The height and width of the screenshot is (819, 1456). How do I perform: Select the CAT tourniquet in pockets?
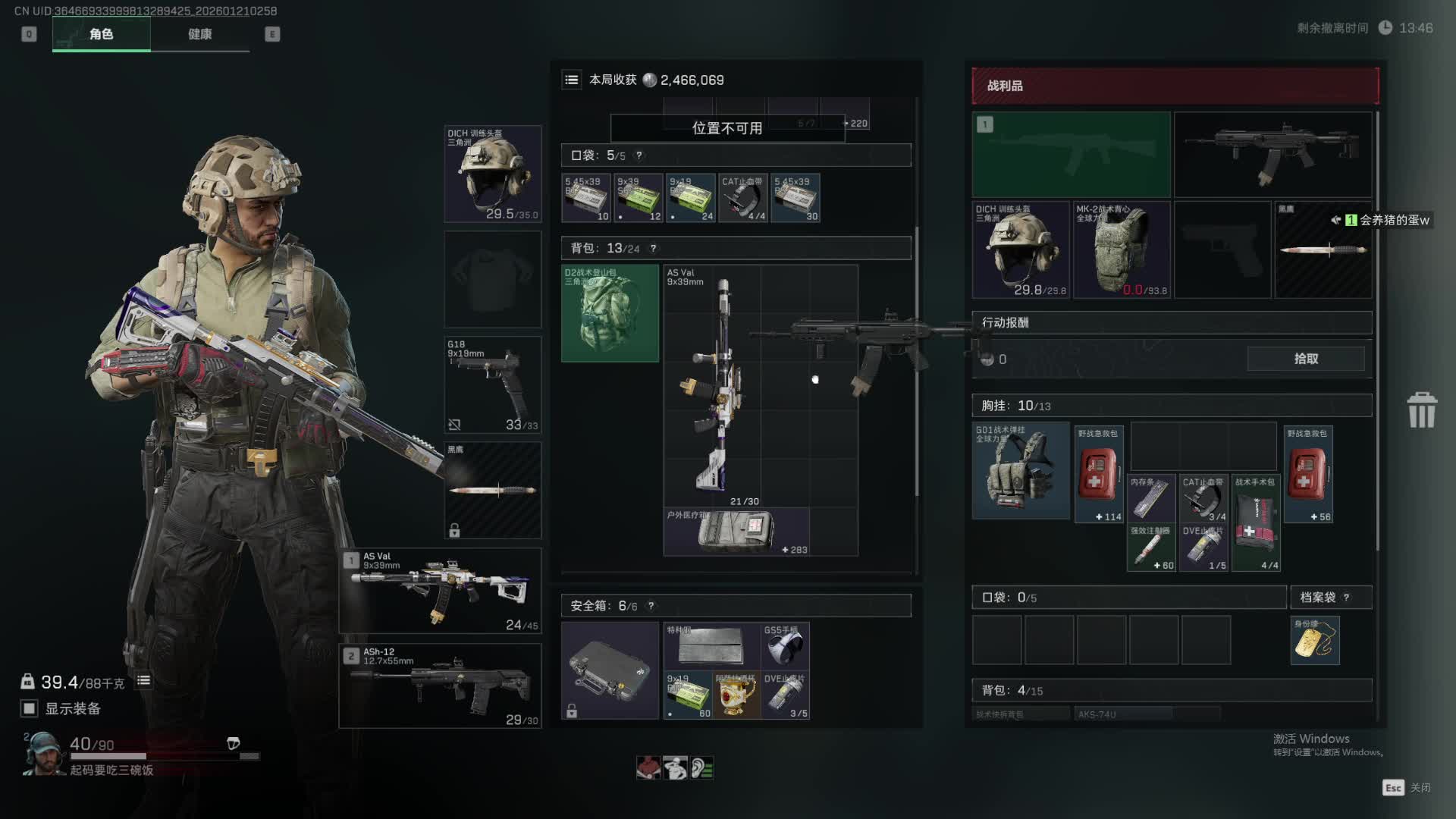tap(743, 199)
